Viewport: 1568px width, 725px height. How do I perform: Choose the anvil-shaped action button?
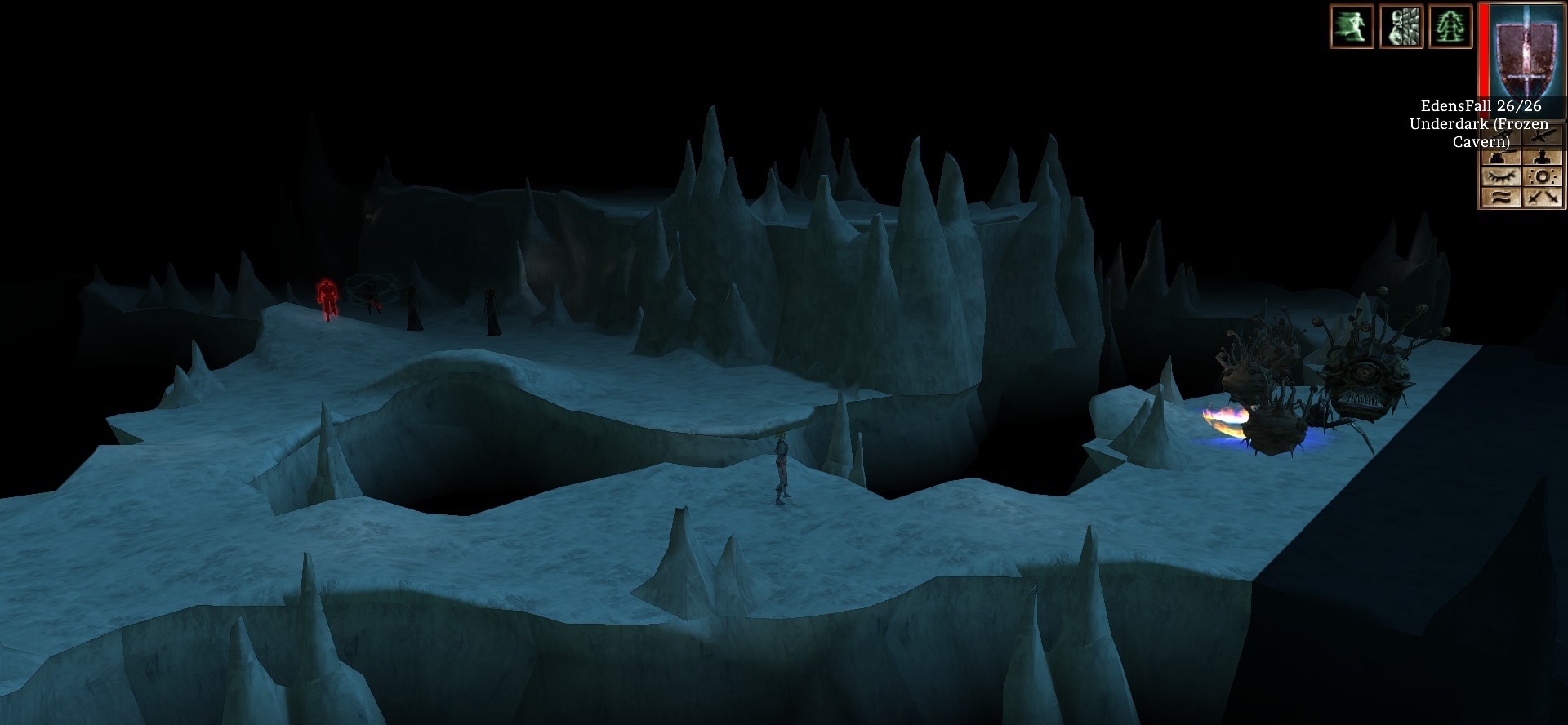1501,157
